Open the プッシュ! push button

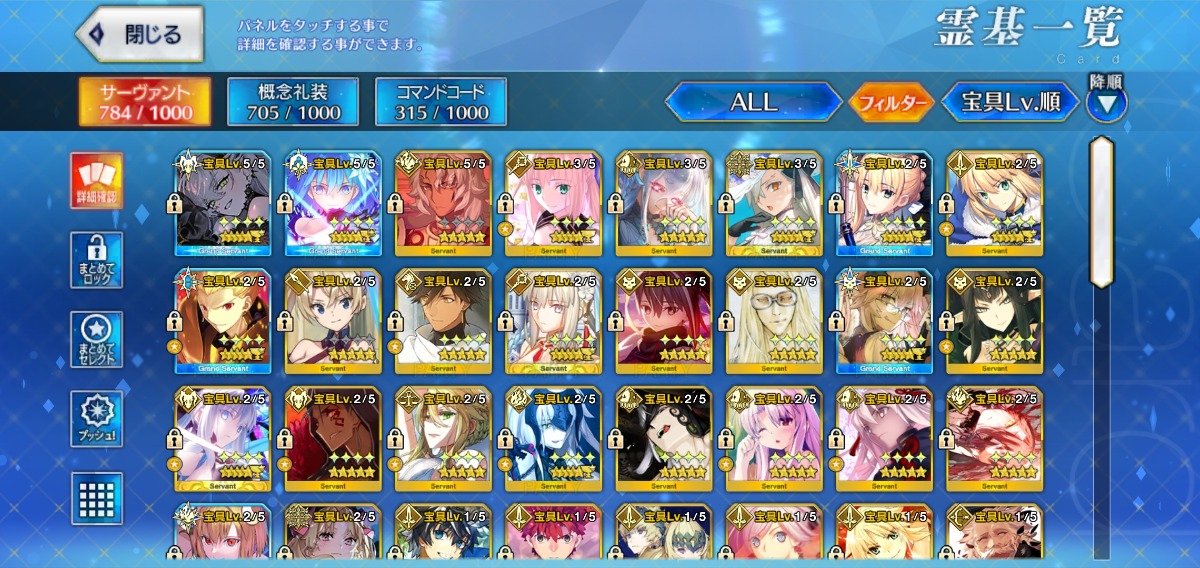[x=97, y=419]
